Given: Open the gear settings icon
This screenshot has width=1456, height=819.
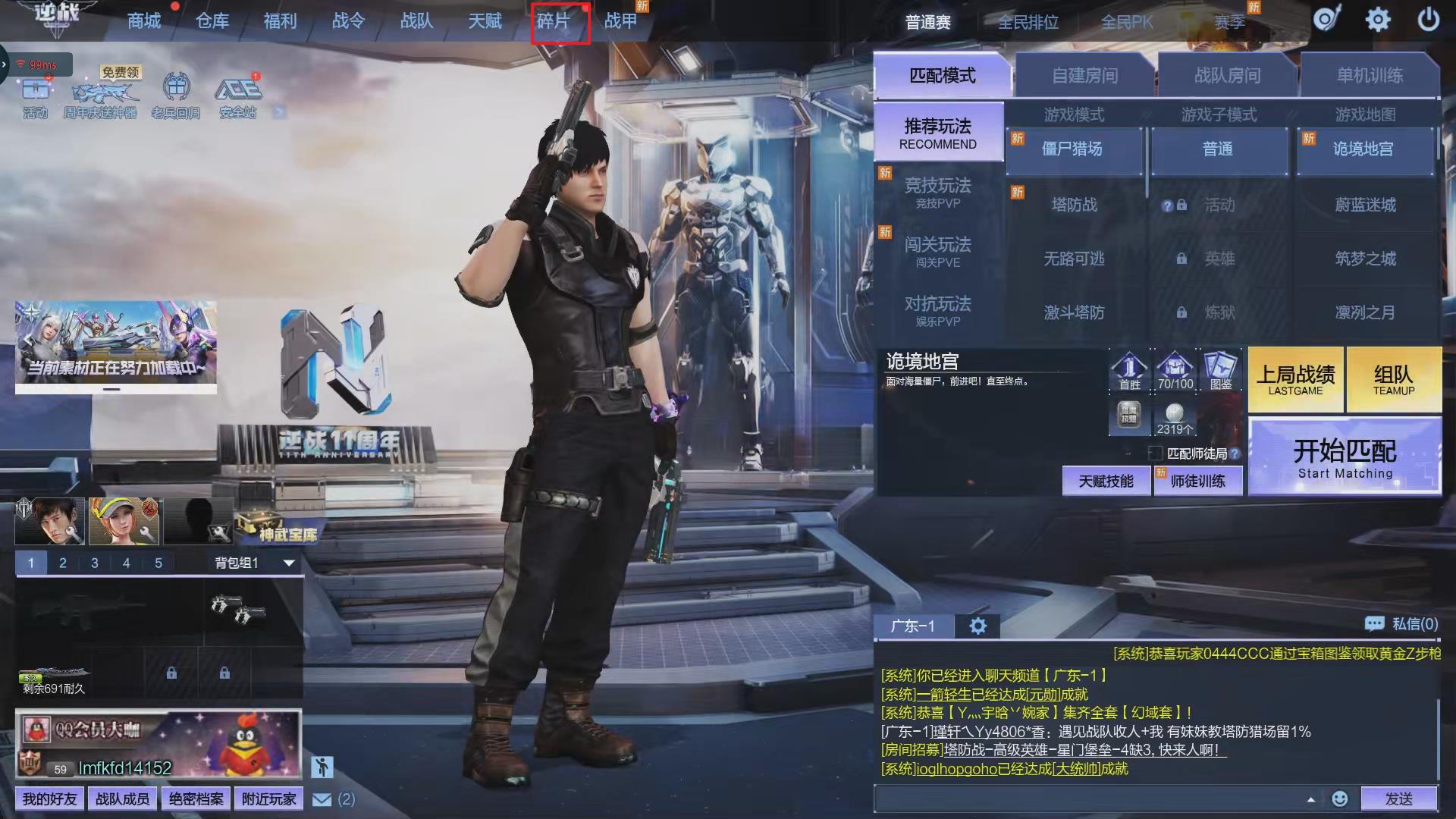Looking at the screenshot, I should (x=1378, y=20).
